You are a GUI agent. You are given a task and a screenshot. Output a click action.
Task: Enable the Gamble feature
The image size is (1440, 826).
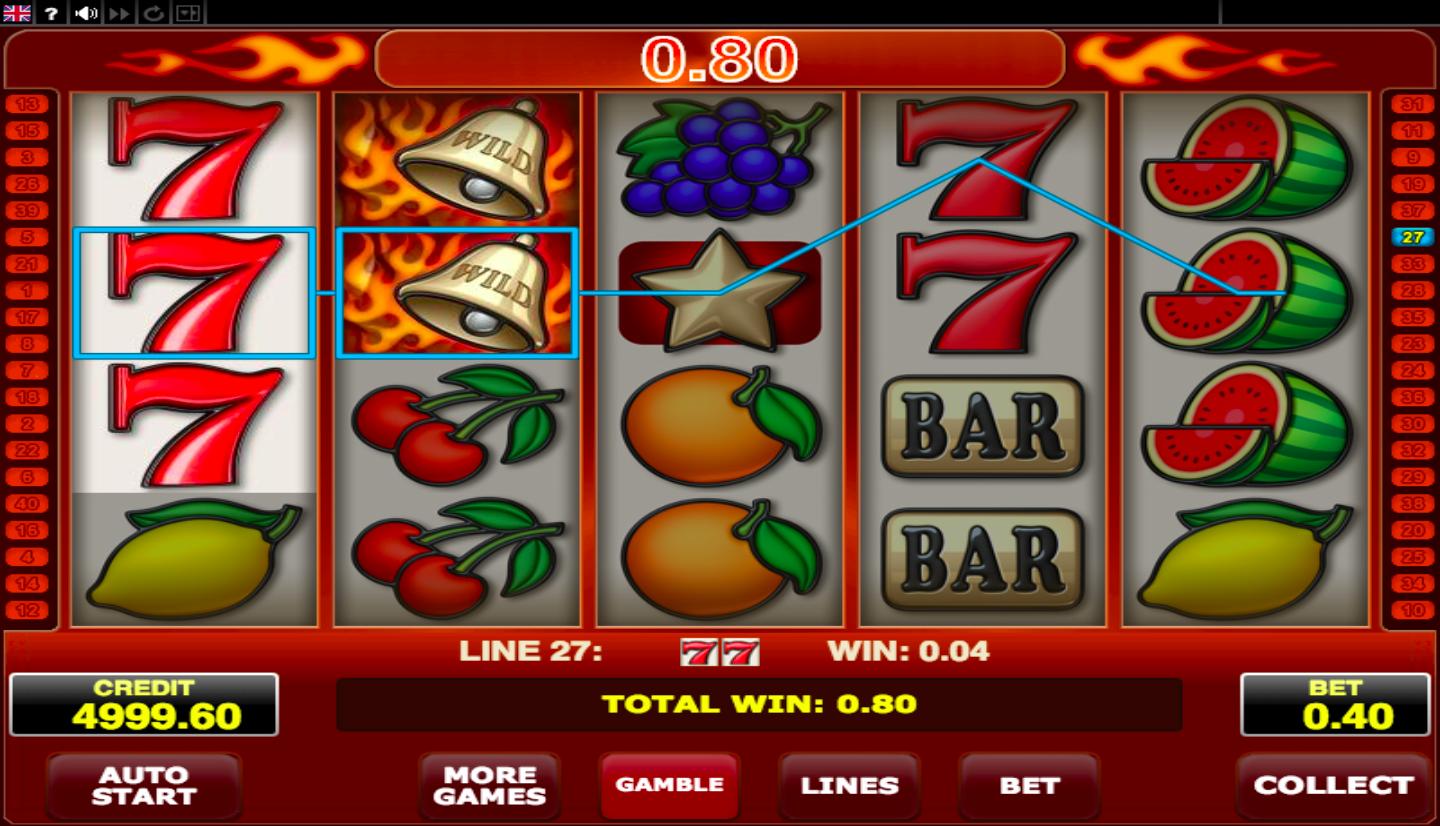tap(669, 785)
